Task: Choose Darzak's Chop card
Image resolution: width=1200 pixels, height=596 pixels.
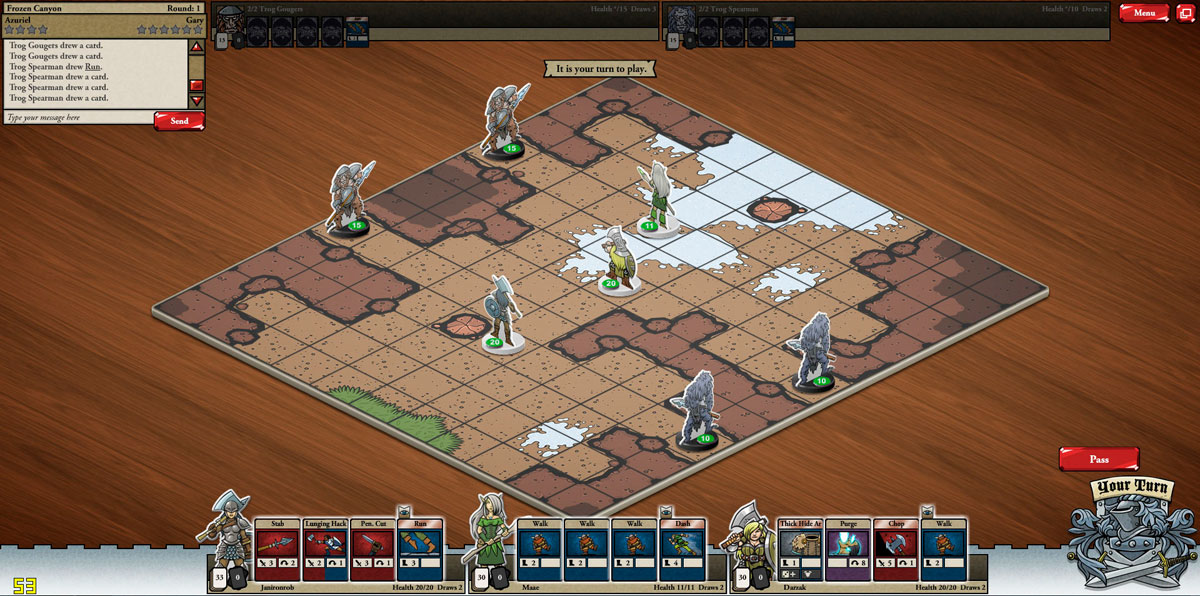Action: pos(896,550)
